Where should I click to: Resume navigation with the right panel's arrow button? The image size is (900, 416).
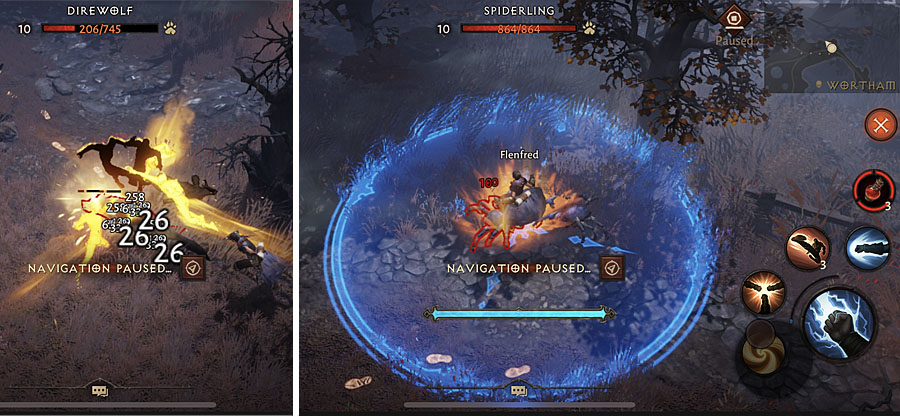point(612,268)
